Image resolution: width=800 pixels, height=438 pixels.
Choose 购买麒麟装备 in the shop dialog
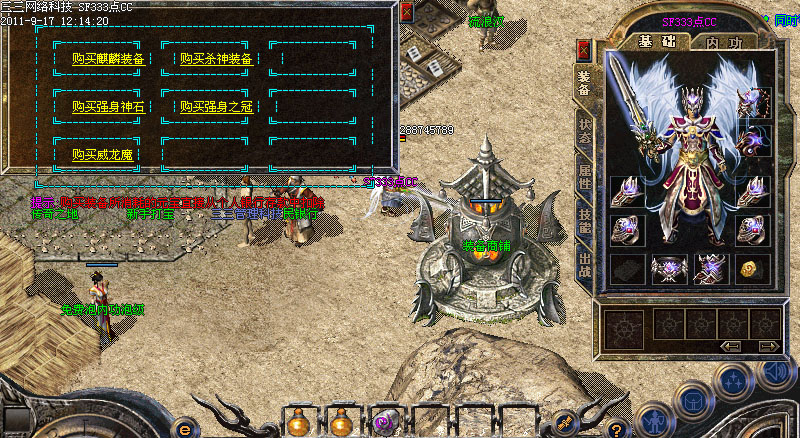click(x=110, y=59)
